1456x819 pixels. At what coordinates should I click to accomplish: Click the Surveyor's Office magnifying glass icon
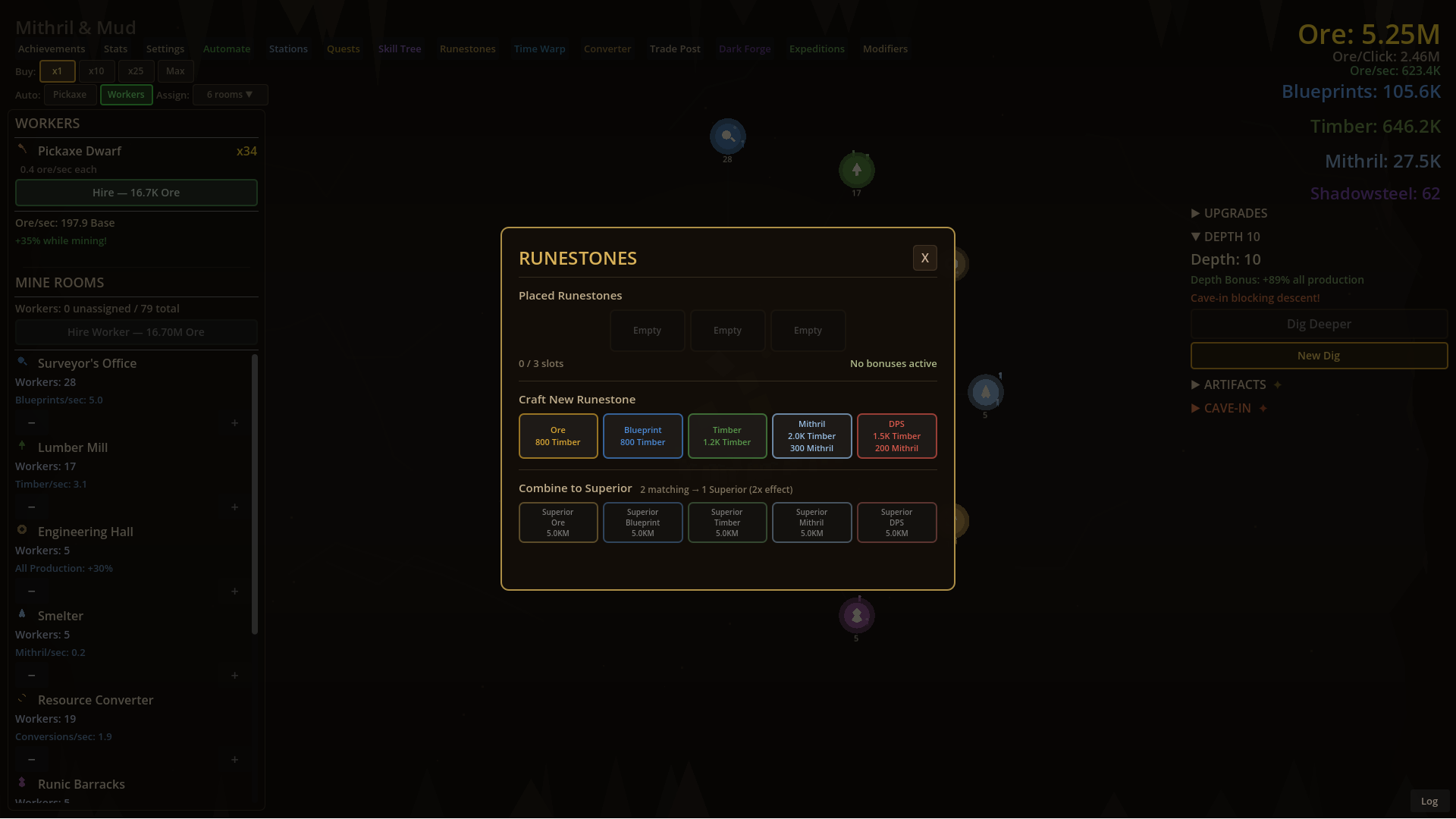[x=22, y=362]
